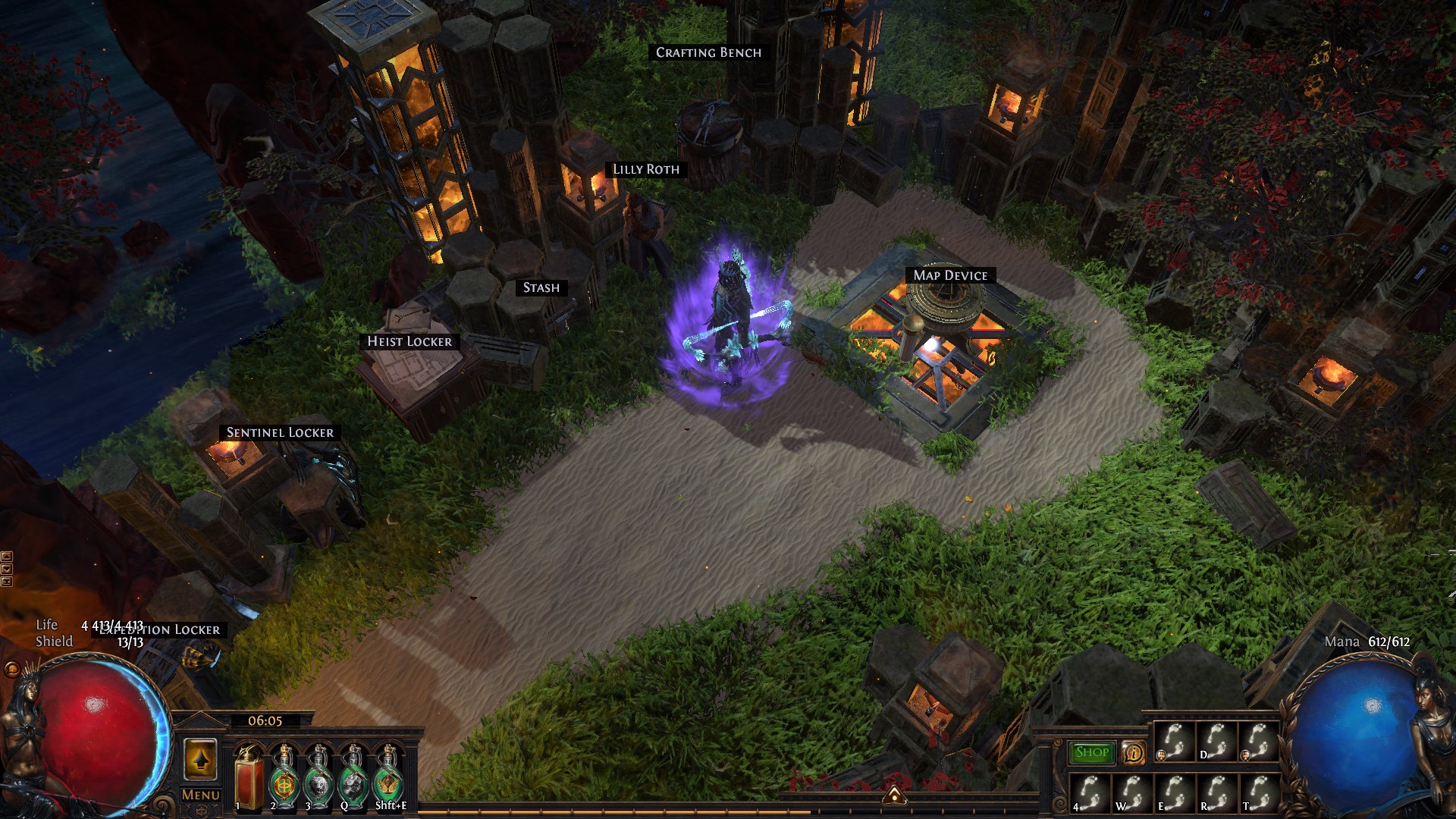
Task: Open the Stash label
Action: tap(541, 287)
